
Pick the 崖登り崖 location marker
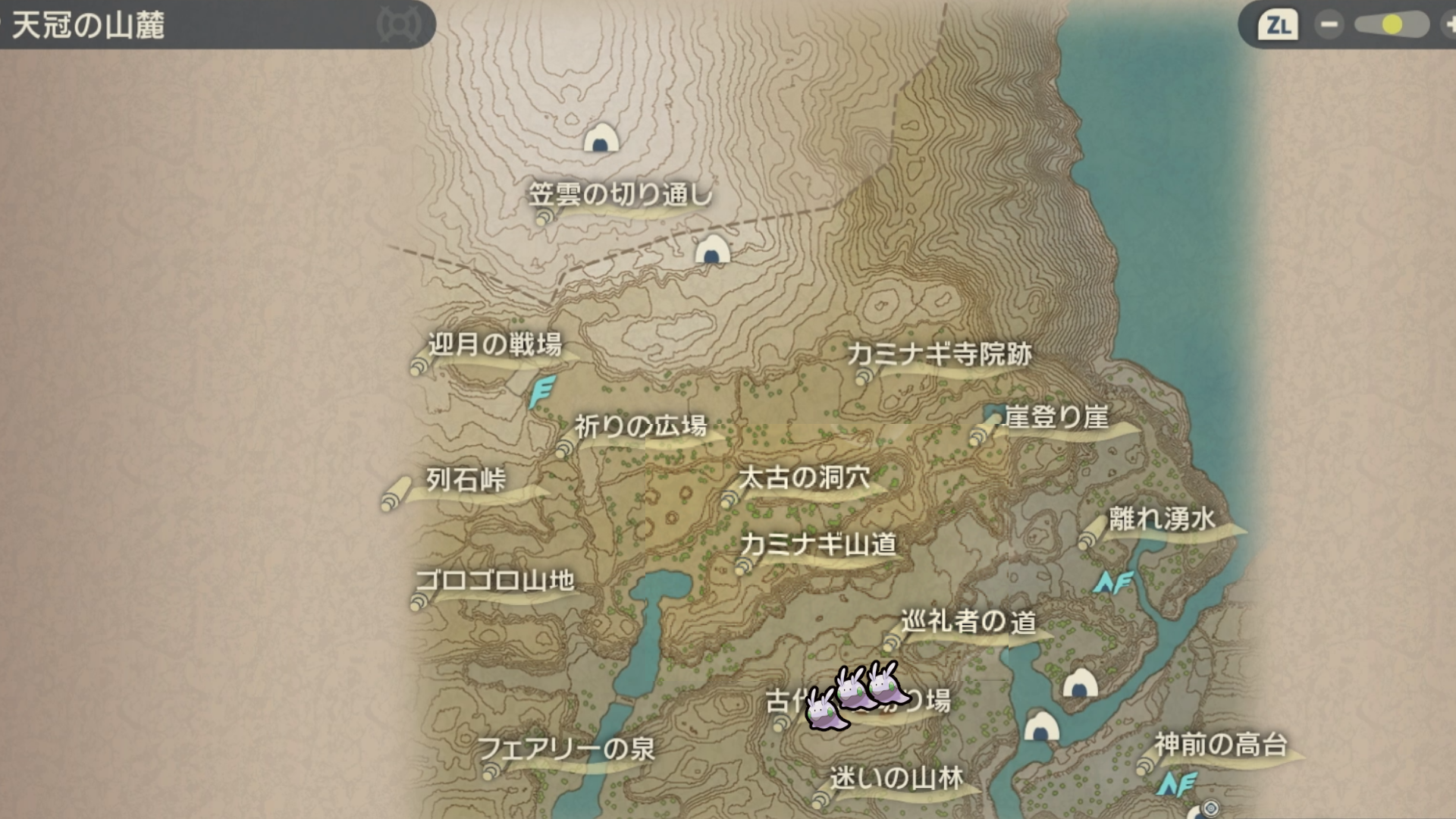pos(1056,417)
